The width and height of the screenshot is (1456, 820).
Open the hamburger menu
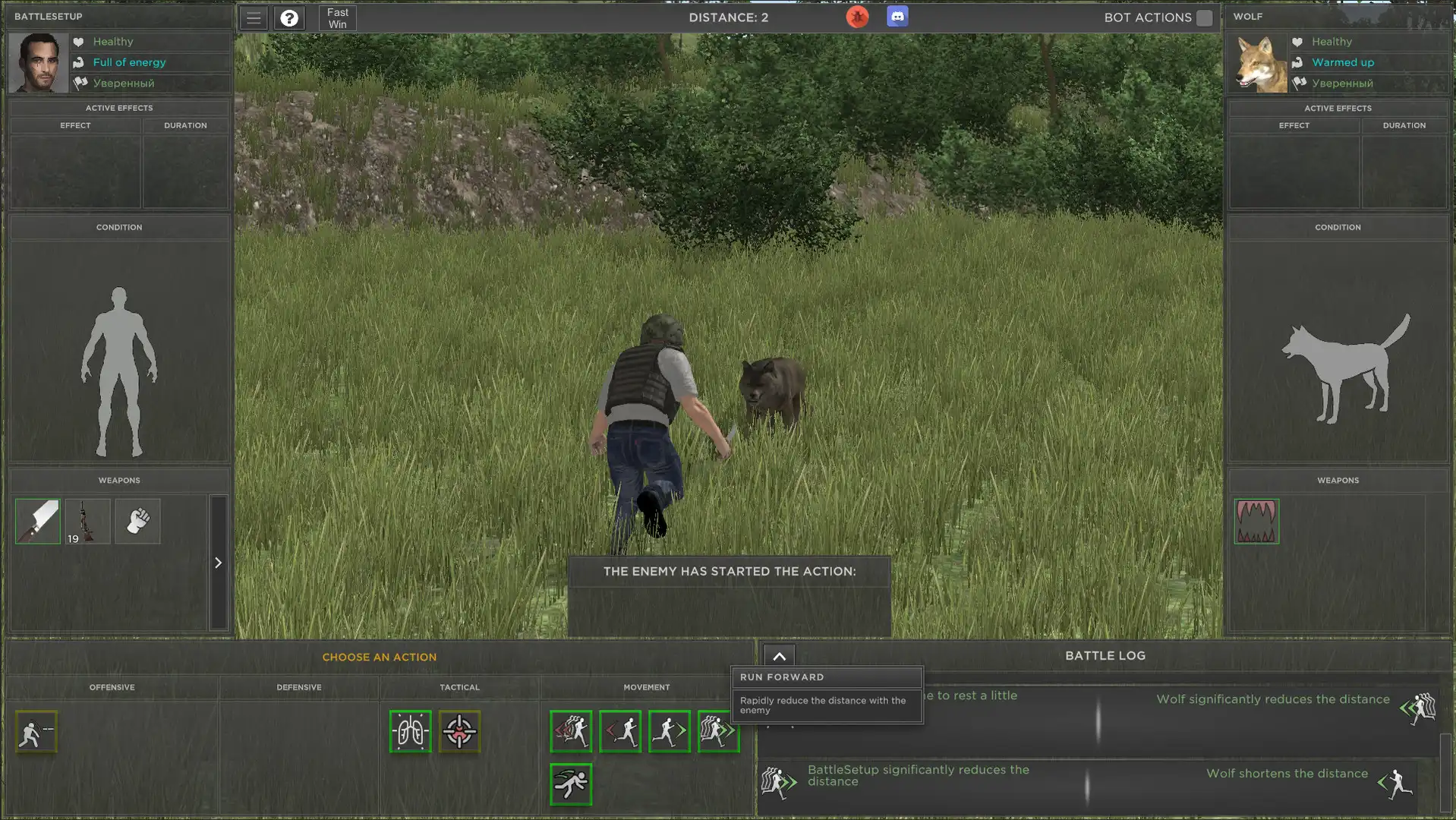253,16
